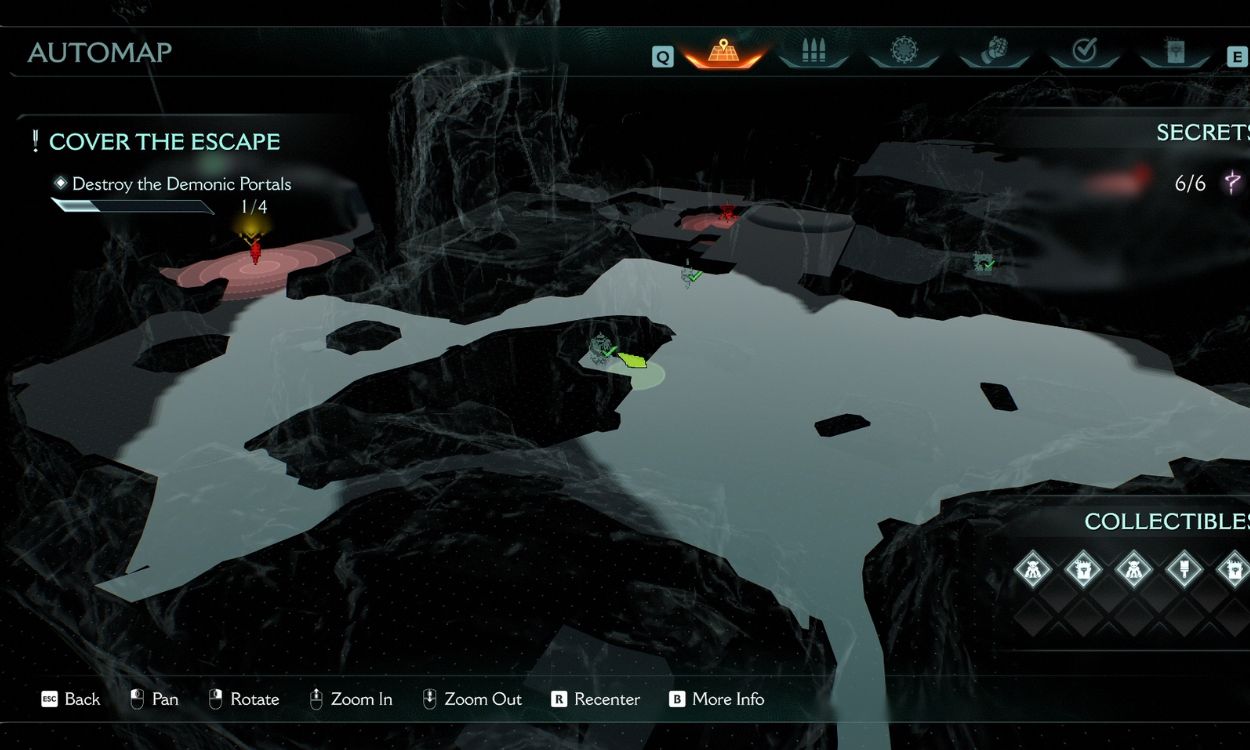Select the portal marker with yellow chevron
Image resolution: width=1250 pixels, height=750 pixels.
coord(255,248)
